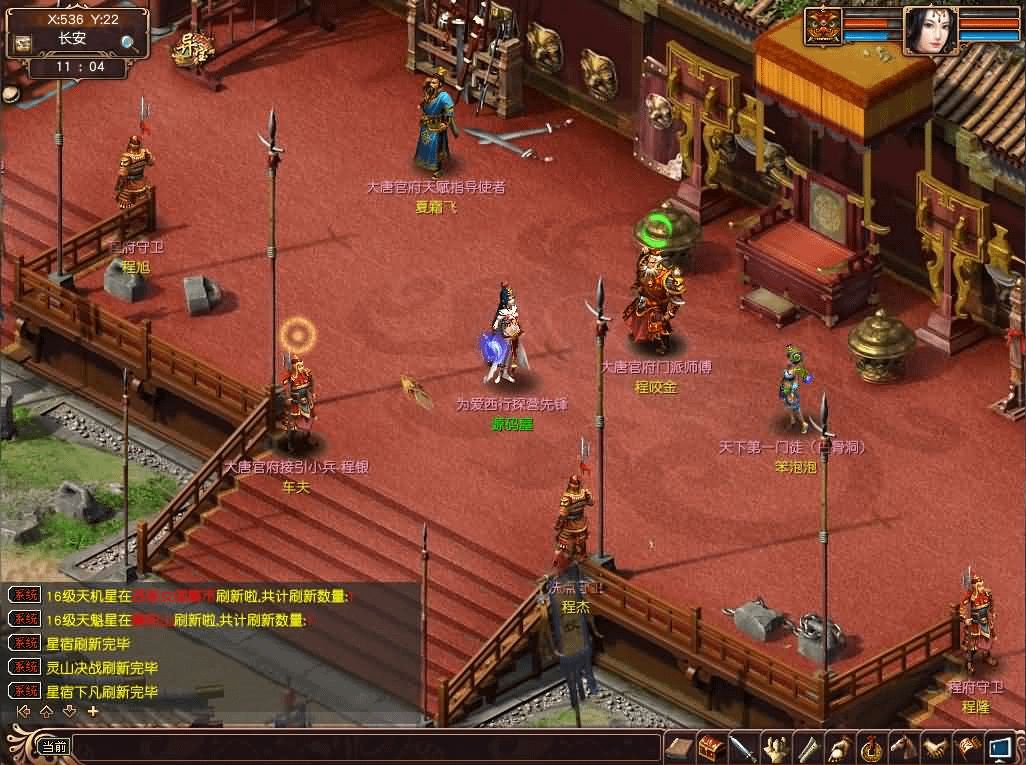Click the player character portrait
The width and height of the screenshot is (1026, 765).
[x=930, y=31]
